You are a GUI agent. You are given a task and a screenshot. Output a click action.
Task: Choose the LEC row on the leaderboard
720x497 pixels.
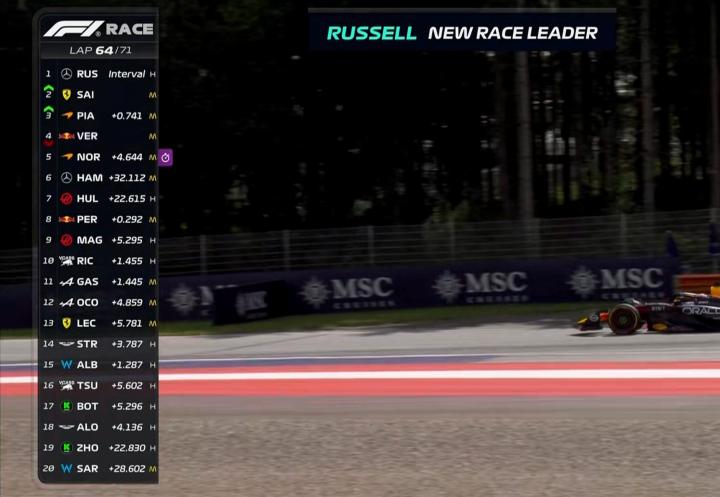[x=98, y=323]
